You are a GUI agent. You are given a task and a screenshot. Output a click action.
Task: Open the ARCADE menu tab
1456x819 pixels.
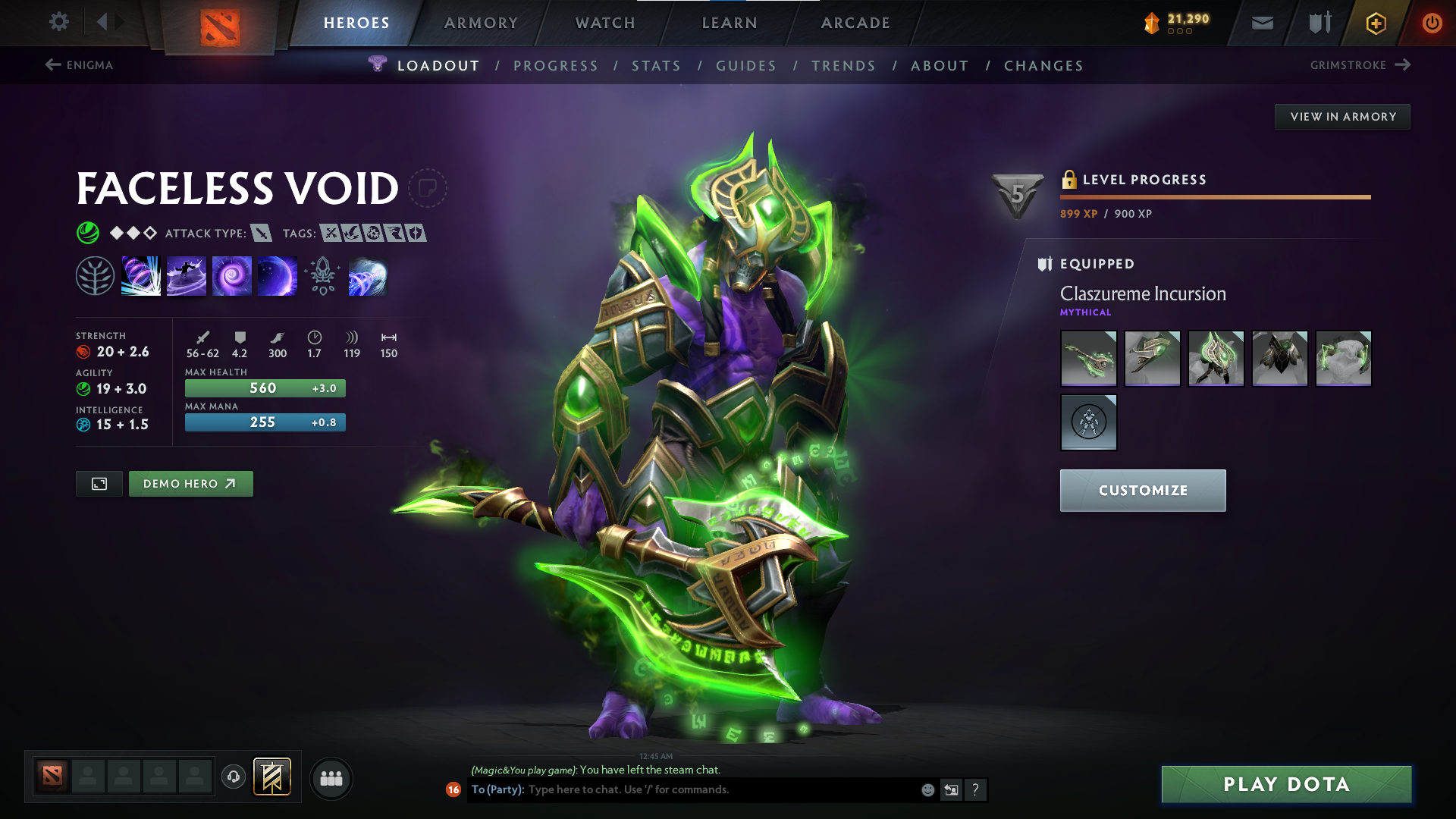pos(855,23)
